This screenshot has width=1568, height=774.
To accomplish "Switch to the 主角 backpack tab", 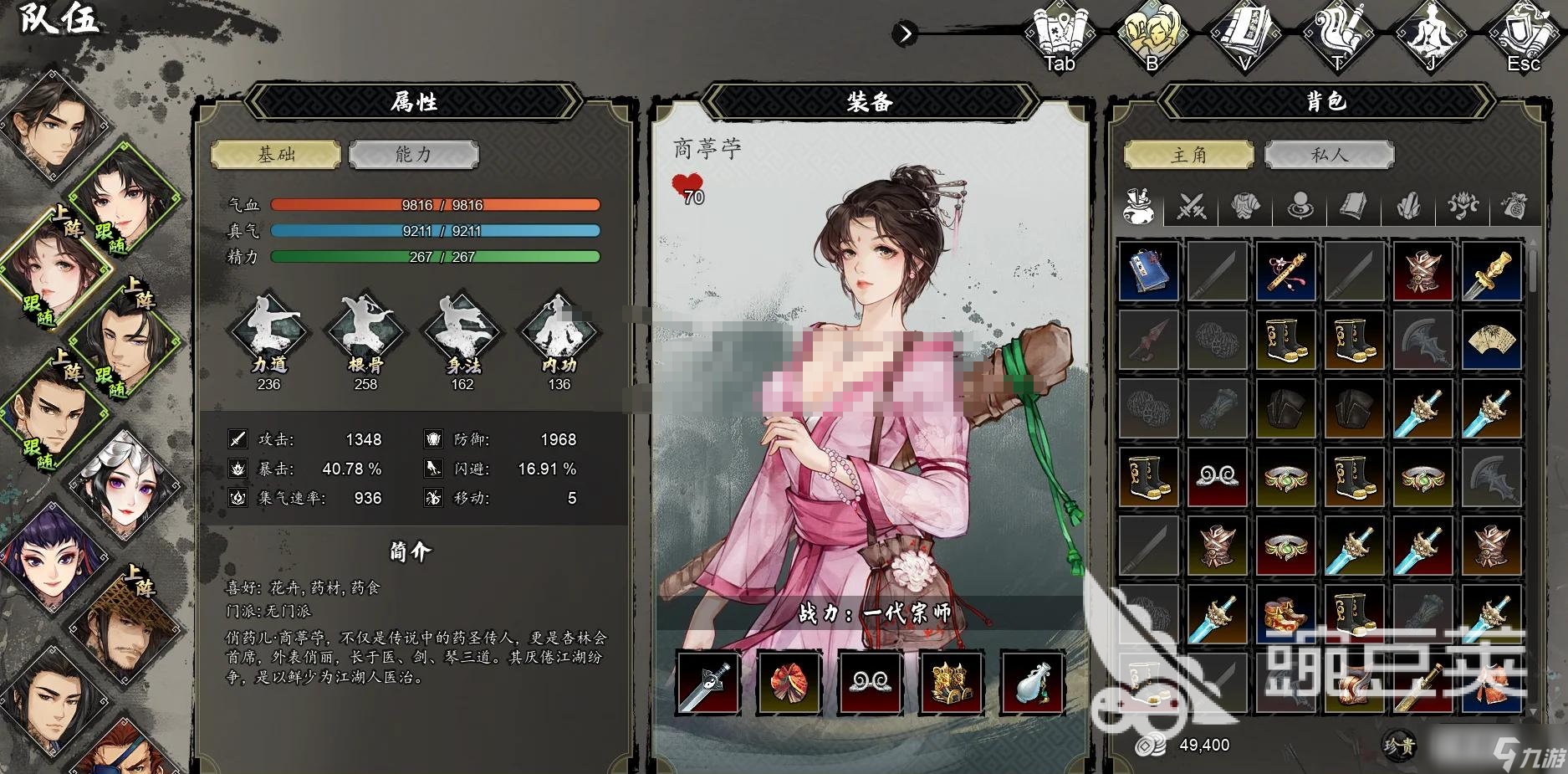I will click(1188, 155).
